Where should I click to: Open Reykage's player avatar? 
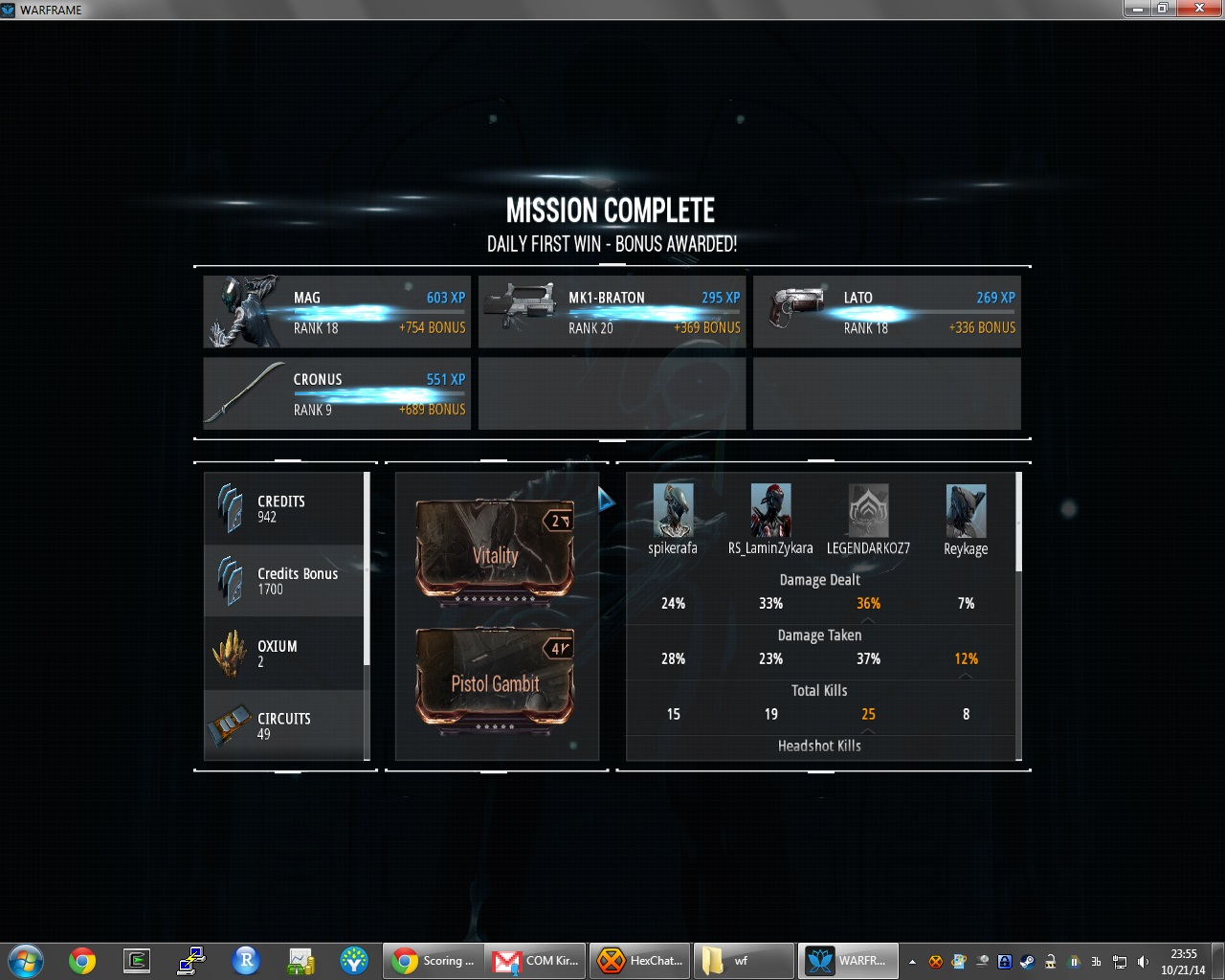coord(966,510)
